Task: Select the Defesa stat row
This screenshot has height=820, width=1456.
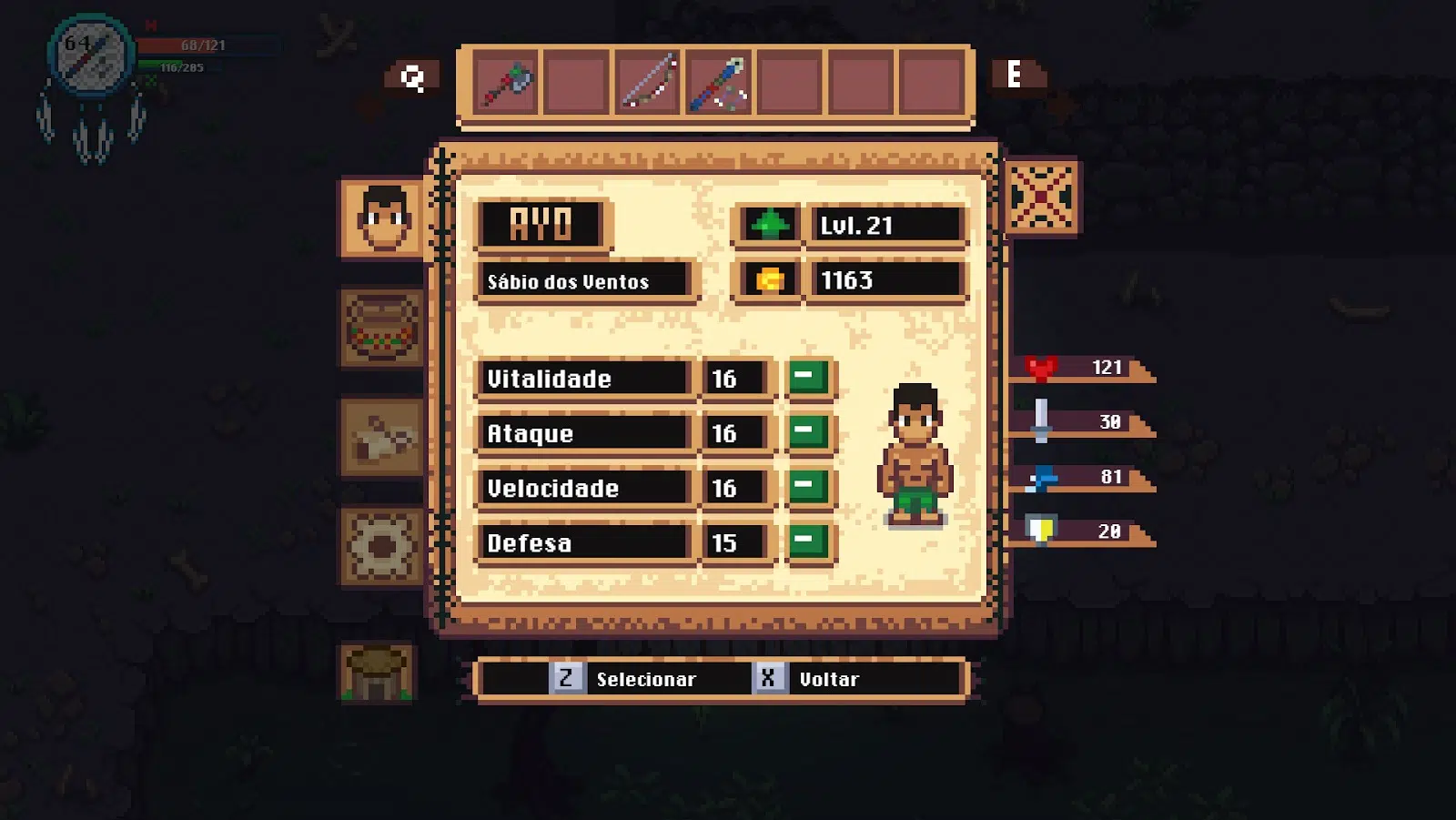Action: click(582, 543)
